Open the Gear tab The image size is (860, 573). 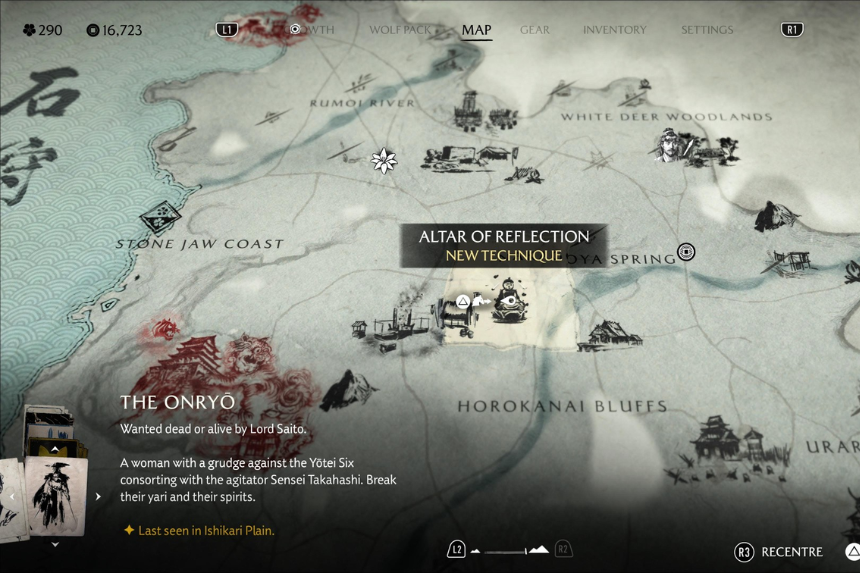coord(535,30)
